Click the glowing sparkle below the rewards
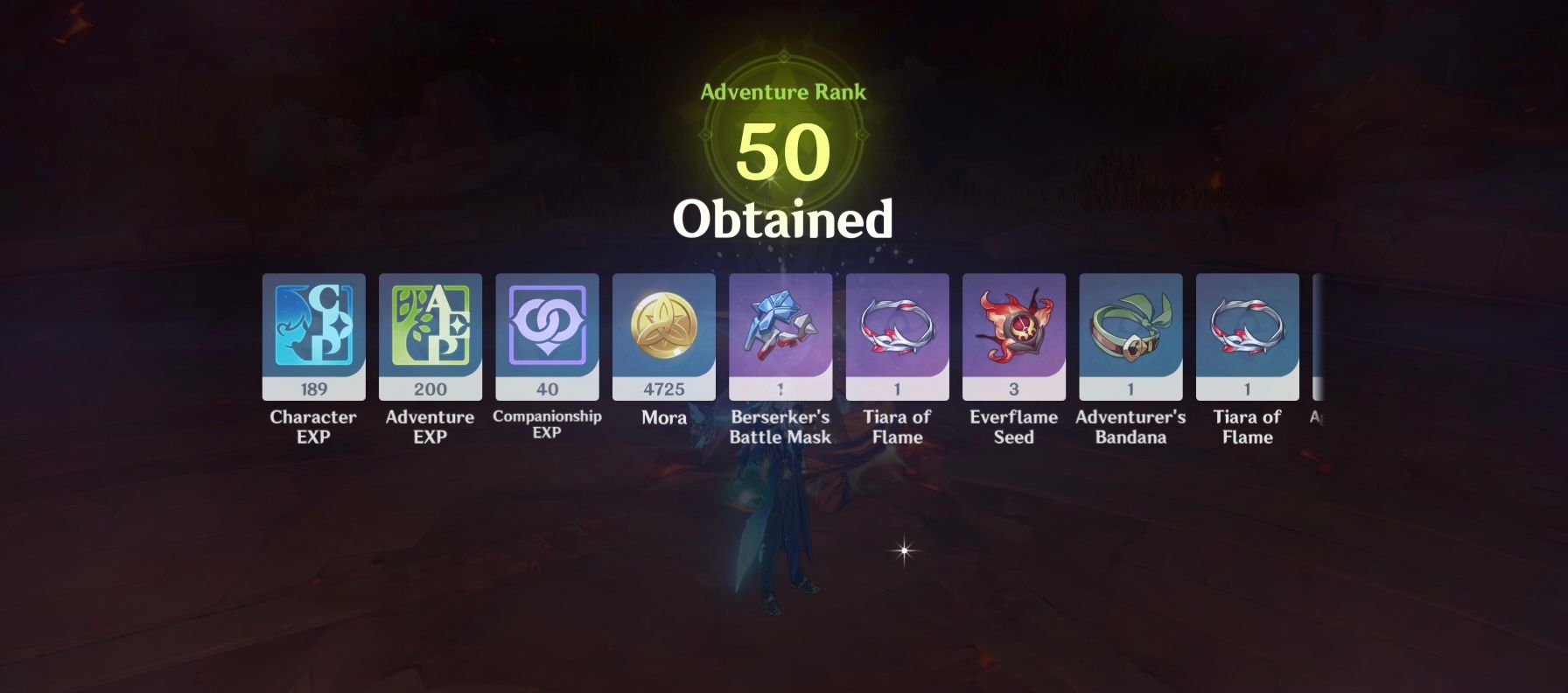Viewport: 1568px width, 693px height. 901,550
